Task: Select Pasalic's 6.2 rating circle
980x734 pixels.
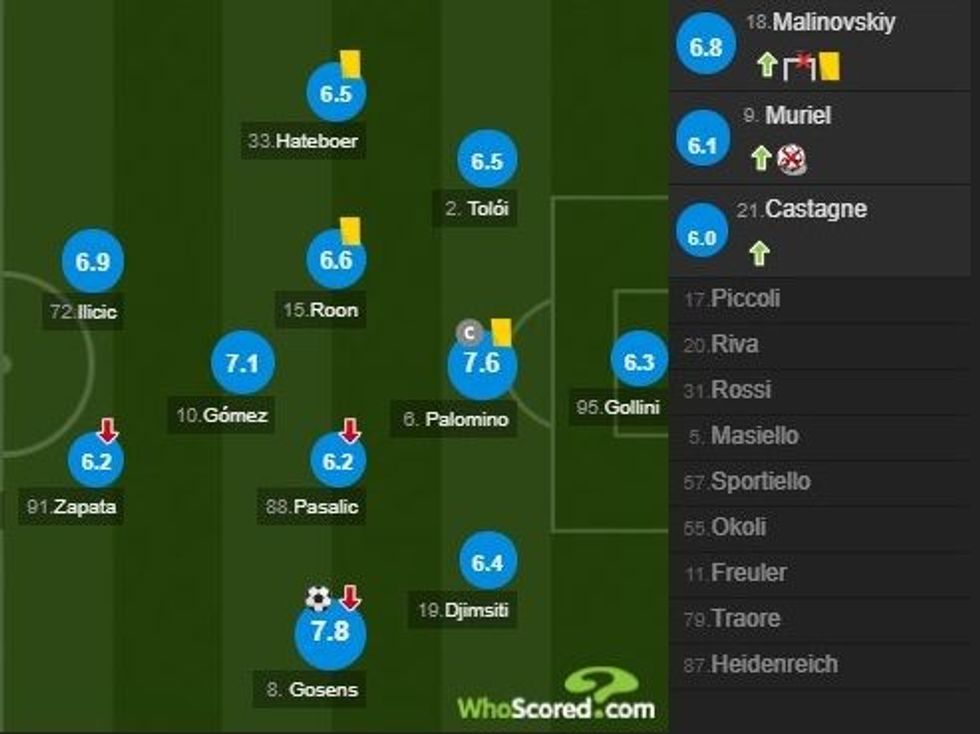Action: click(x=337, y=461)
